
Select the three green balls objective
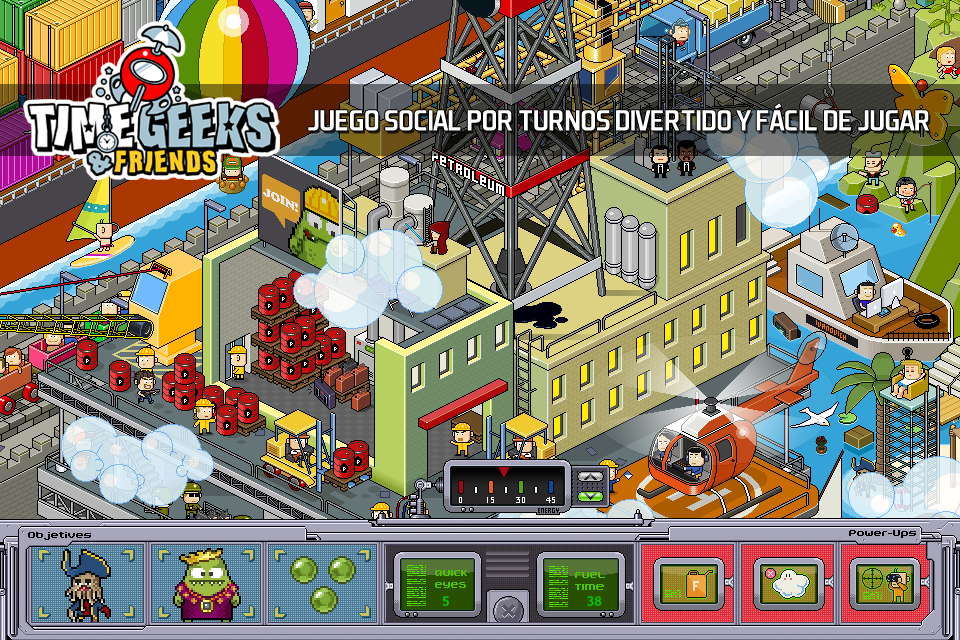323,582
